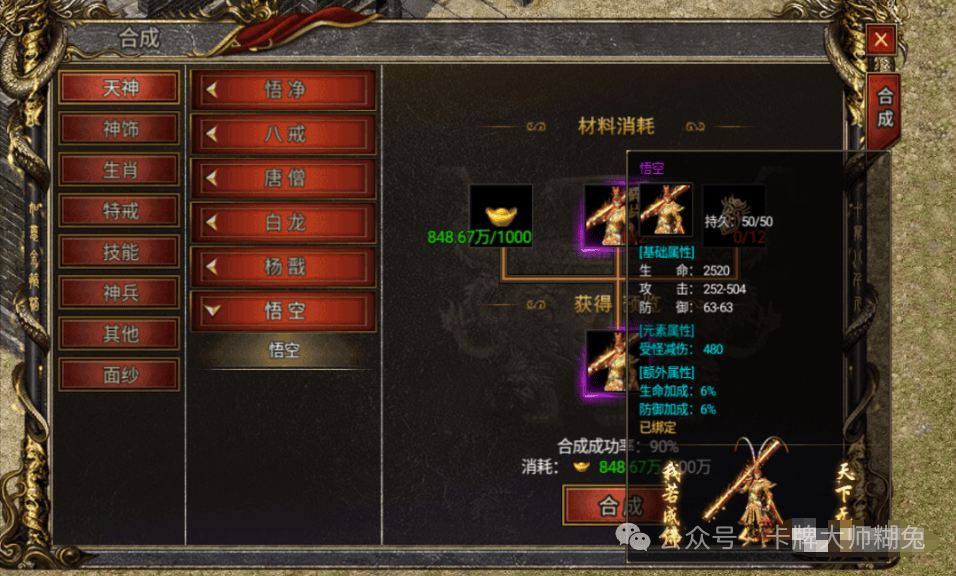Select the 悟空 sub-item recipe
The image size is (956, 576).
tap(284, 351)
